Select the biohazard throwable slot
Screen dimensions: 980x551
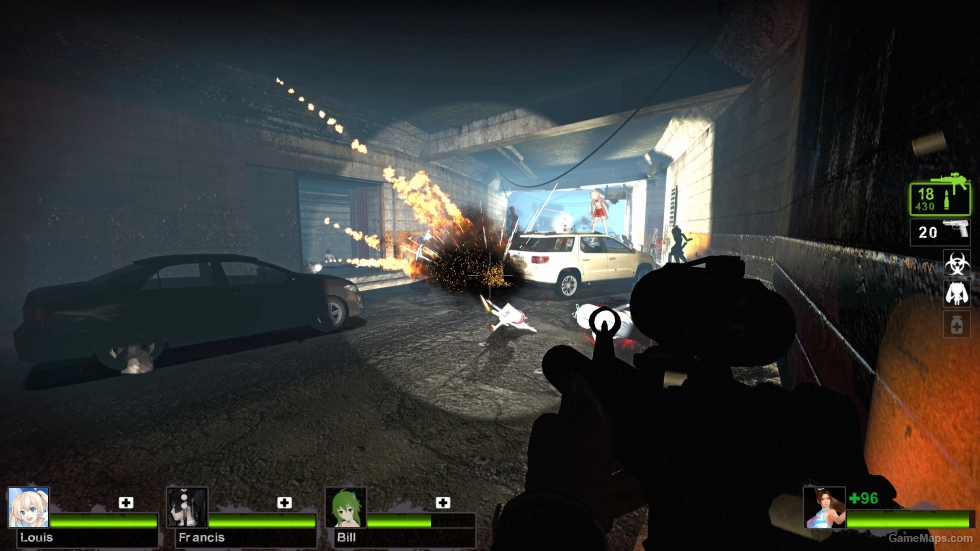[x=956, y=263]
